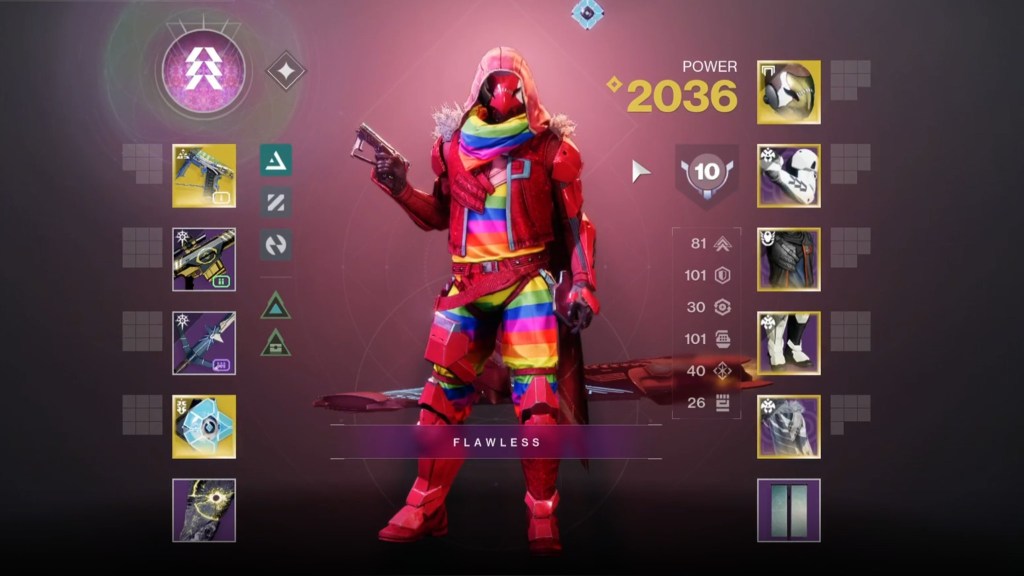Image resolution: width=1024 pixels, height=576 pixels.
Task: Select the exotic kinetic weapon slot
Action: click(204, 176)
